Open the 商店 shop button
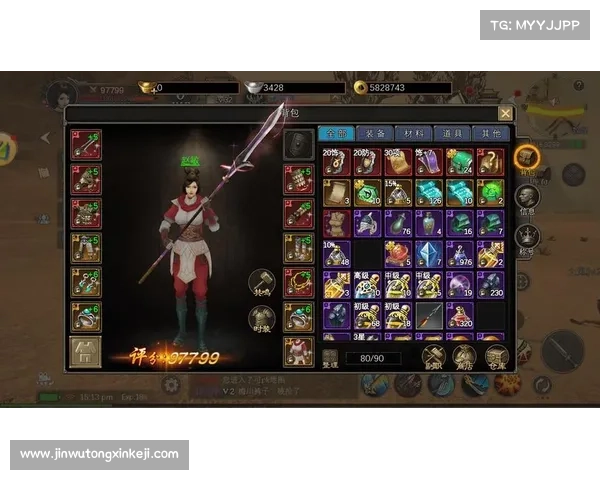This screenshot has width=600, height=480. [463, 355]
